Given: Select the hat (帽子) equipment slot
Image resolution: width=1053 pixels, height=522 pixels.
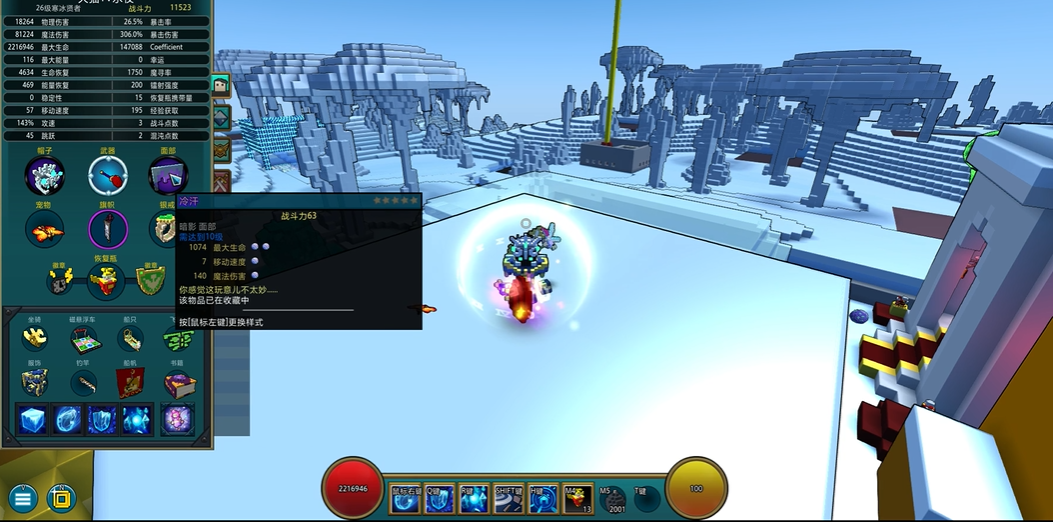Looking at the screenshot, I should point(45,176).
